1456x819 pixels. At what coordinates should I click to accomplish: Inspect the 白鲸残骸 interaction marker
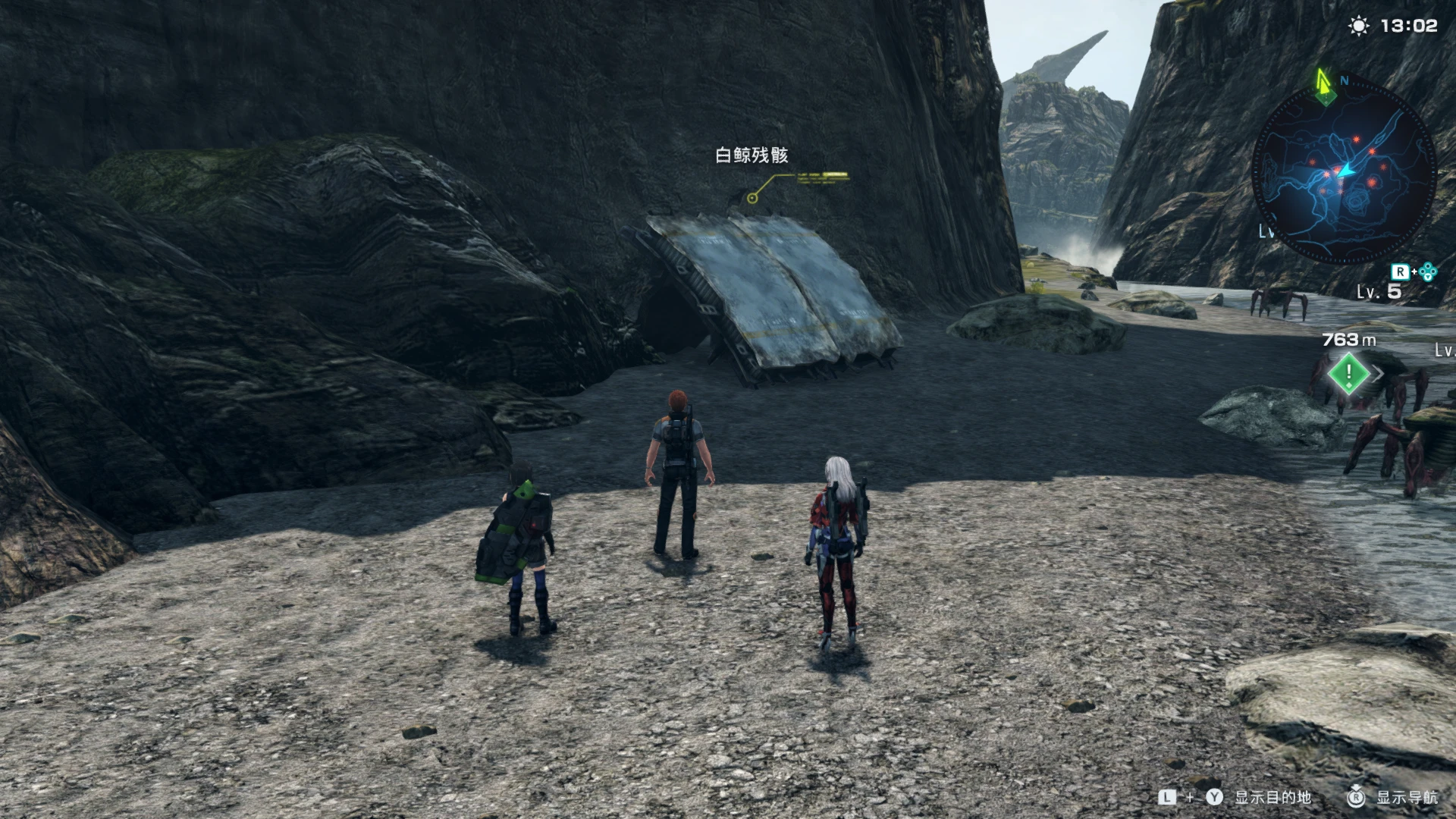coord(752,198)
